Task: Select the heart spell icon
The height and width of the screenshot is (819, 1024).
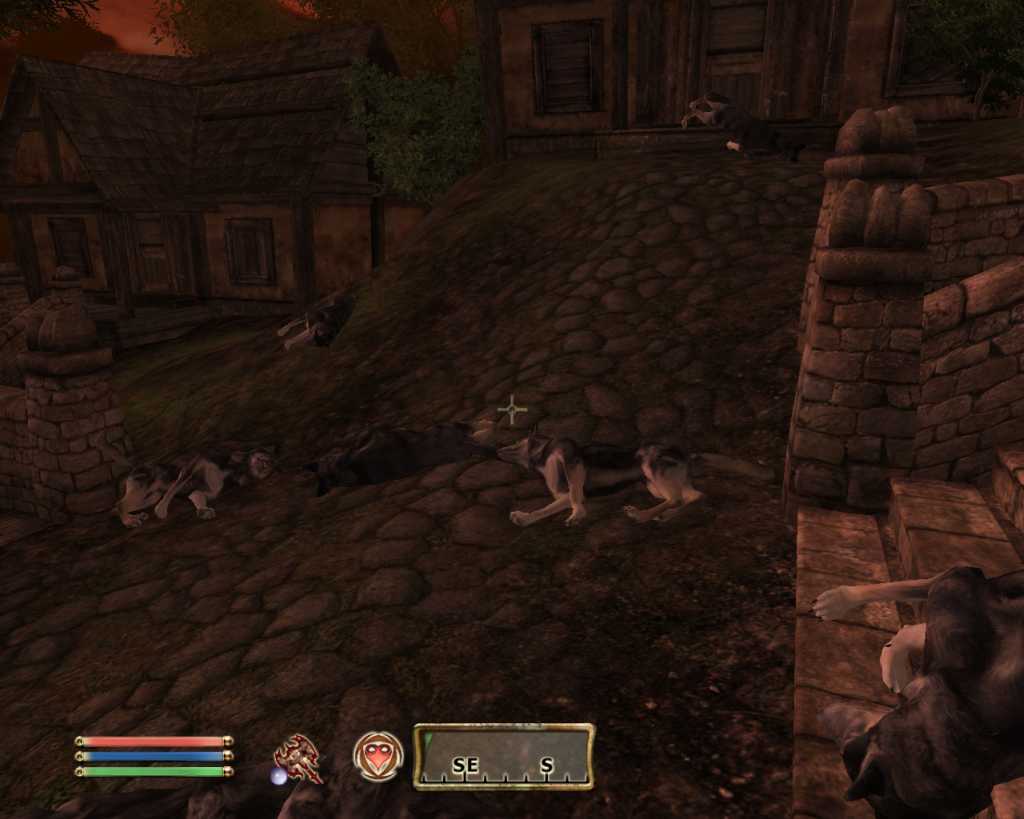Action: click(x=378, y=756)
